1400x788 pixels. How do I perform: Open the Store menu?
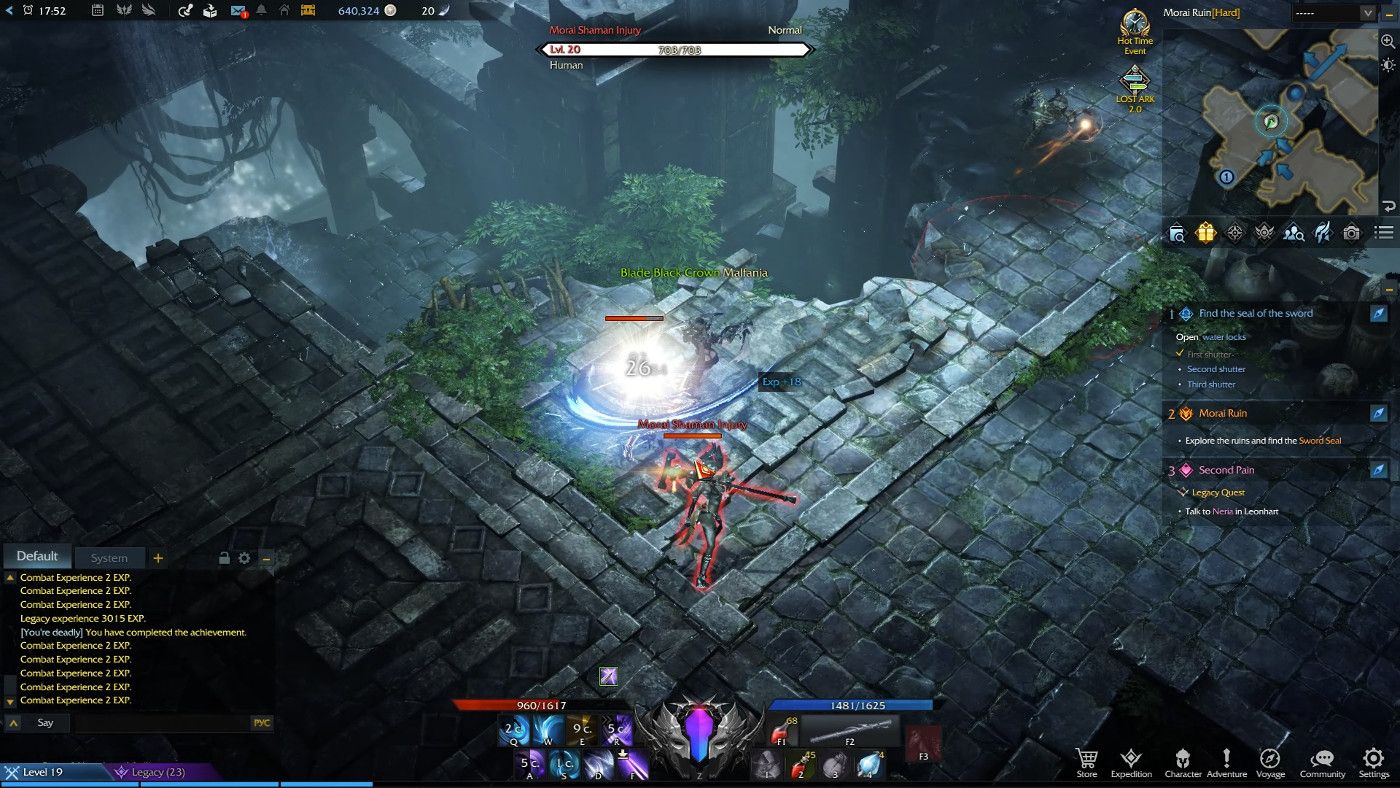[x=1086, y=761]
